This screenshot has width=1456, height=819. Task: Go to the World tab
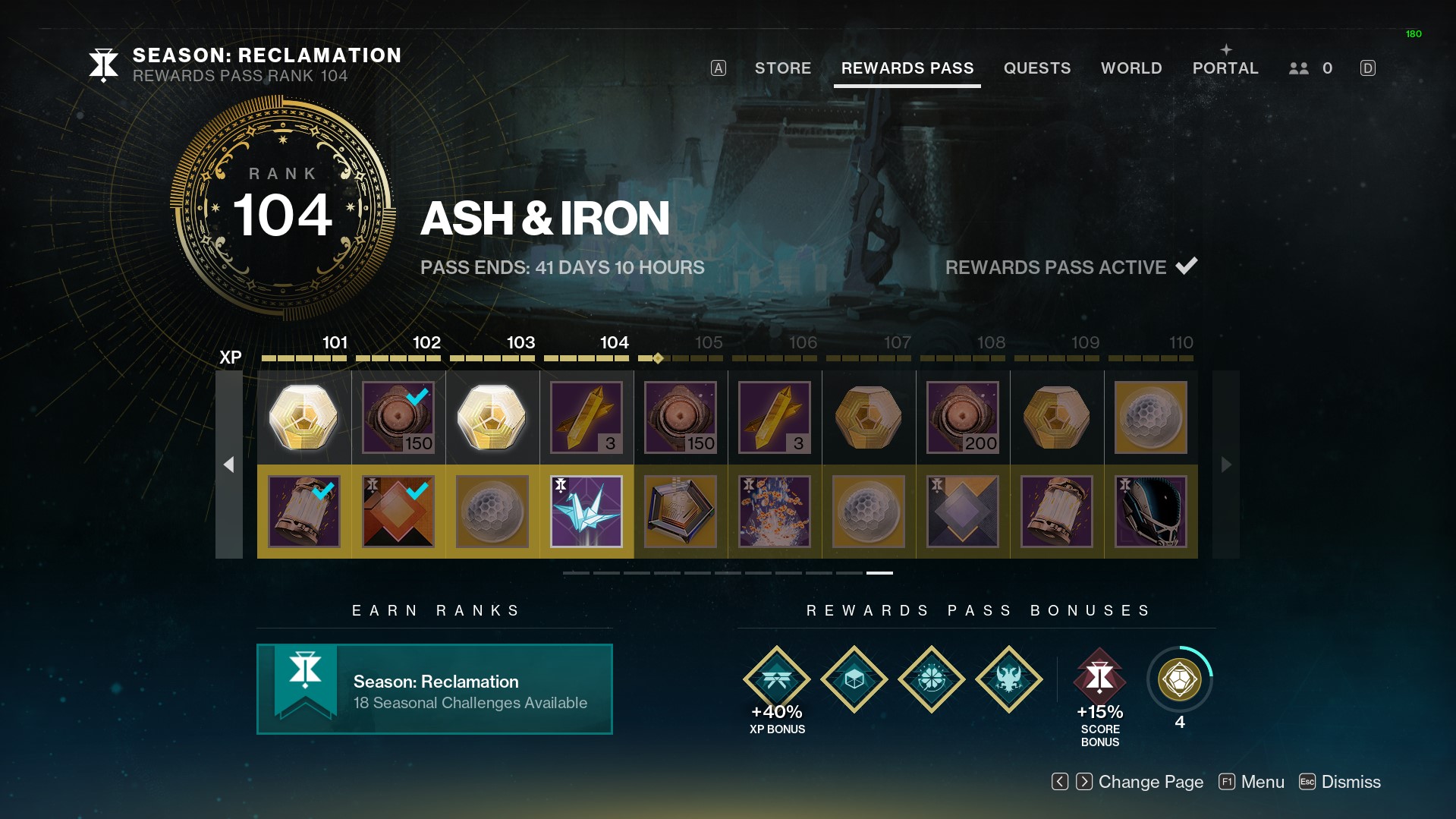click(x=1131, y=68)
